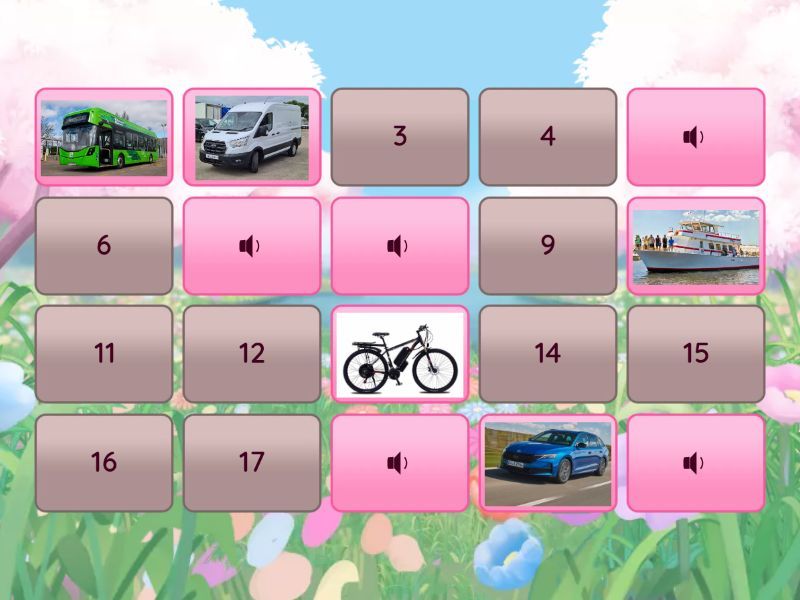Turn over card number 6
Image resolution: width=800 pixels, height=600 pixels.
(x=104, y=246)
